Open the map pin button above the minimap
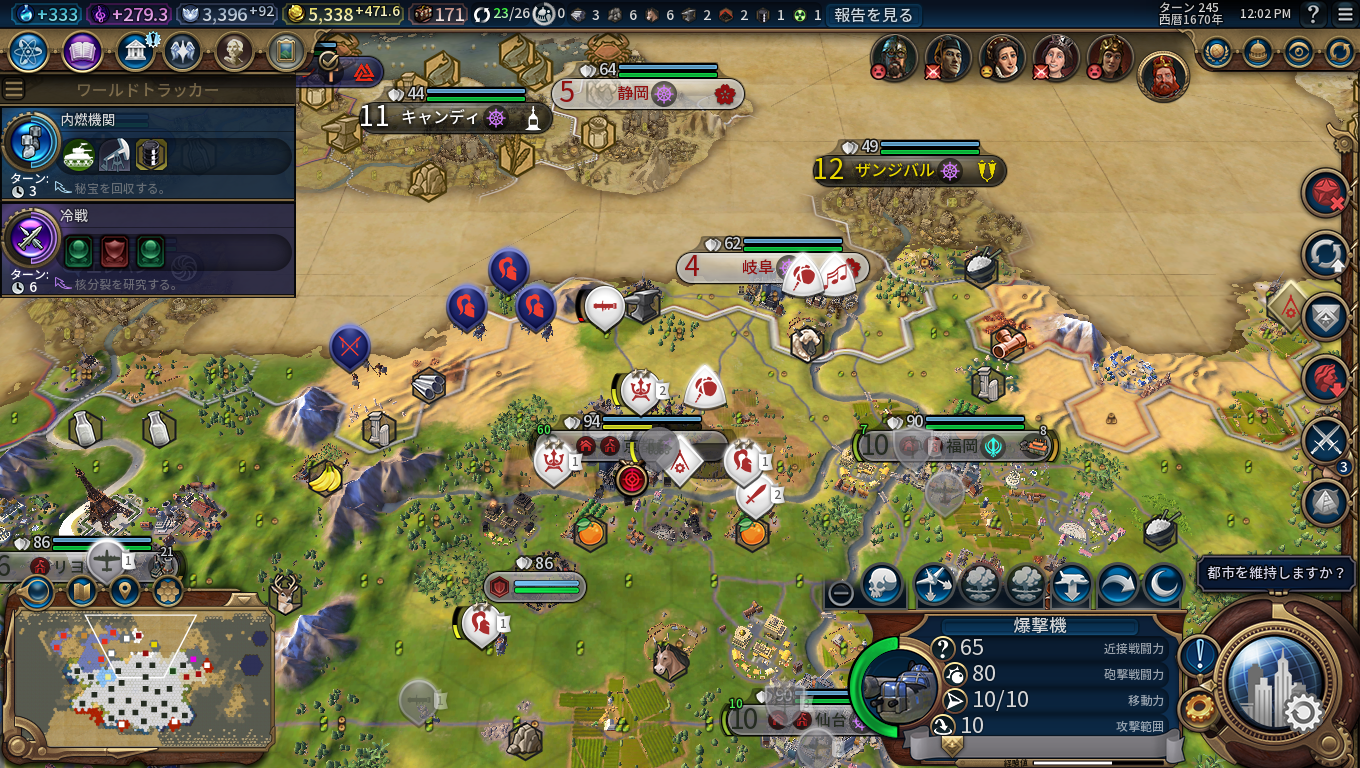The width and height of the screenshot is (1360, 768). 124,591
